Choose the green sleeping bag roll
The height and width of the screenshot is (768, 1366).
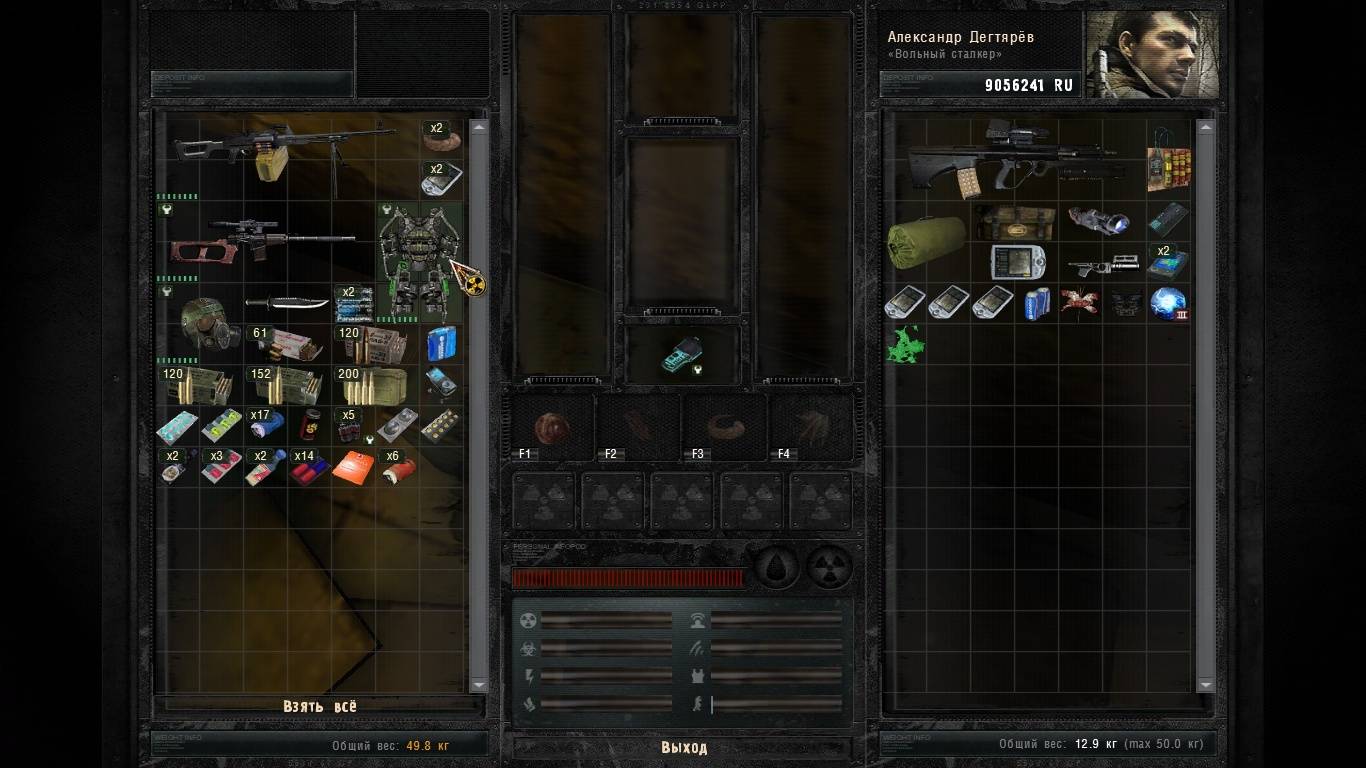(x=926, y=240)
